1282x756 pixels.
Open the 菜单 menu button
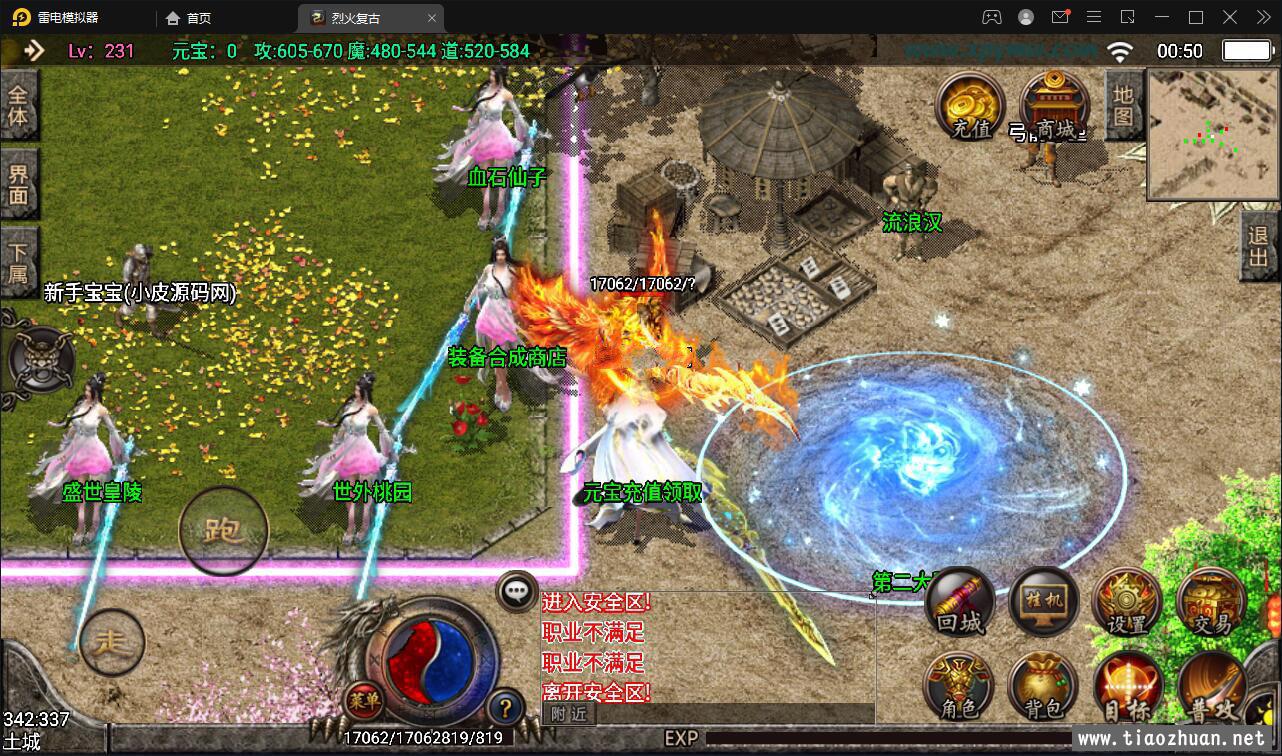[x=363, y=700]
